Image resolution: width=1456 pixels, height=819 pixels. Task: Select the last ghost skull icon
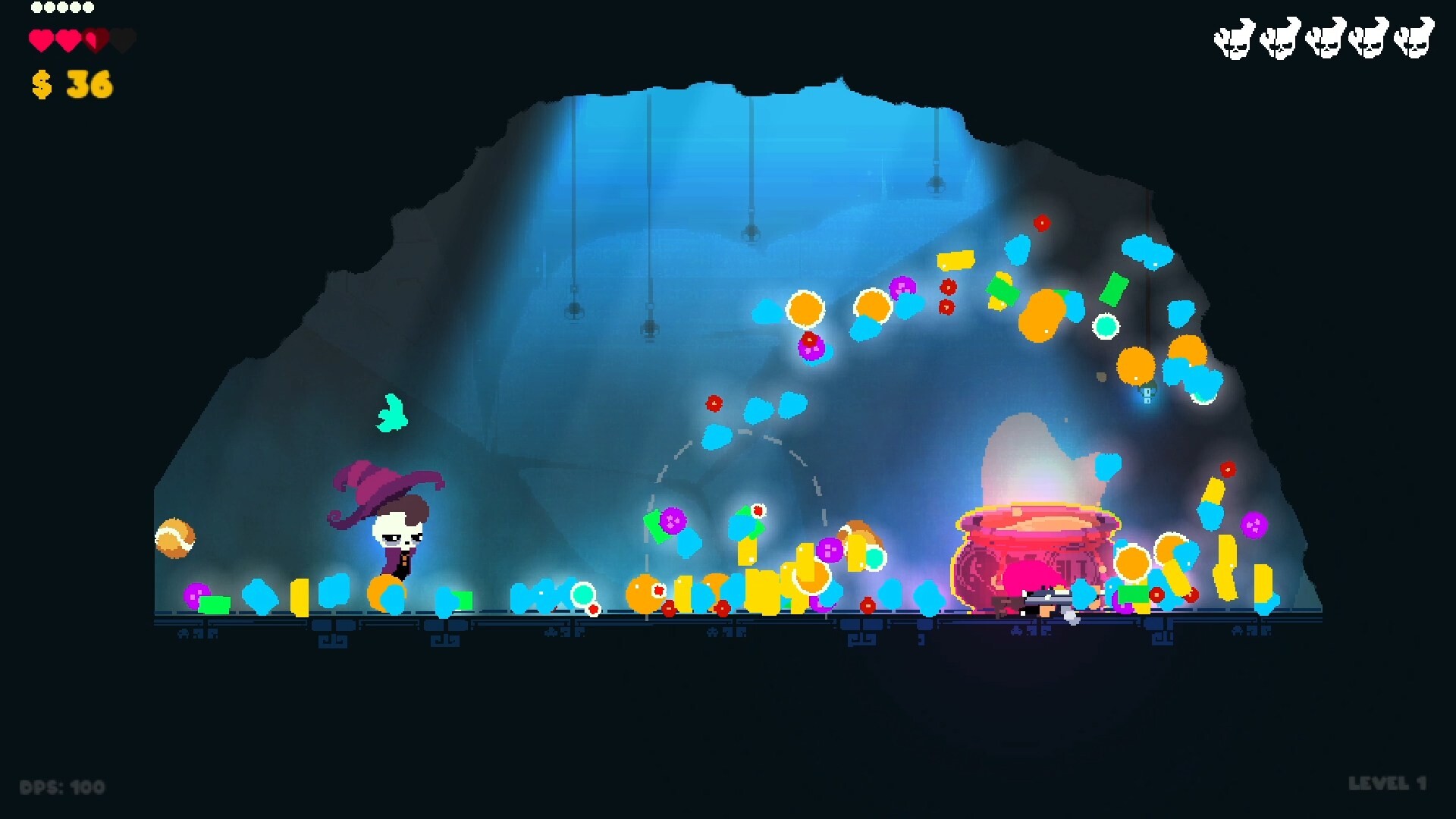click(1414, 39)
